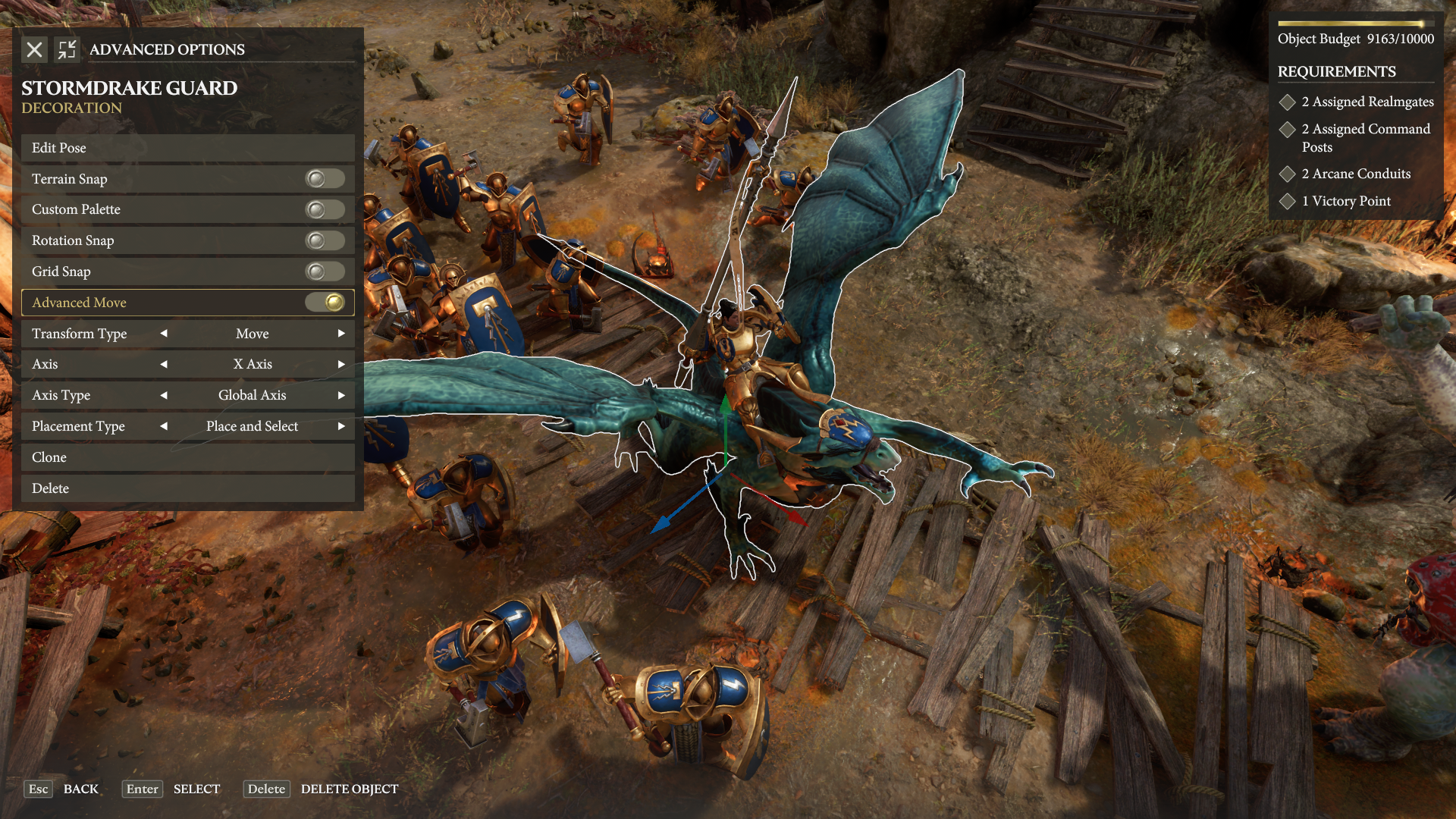Open Edit Pose for Stormdrake Guard
The image size is (1456, 819).
[187, 148]
